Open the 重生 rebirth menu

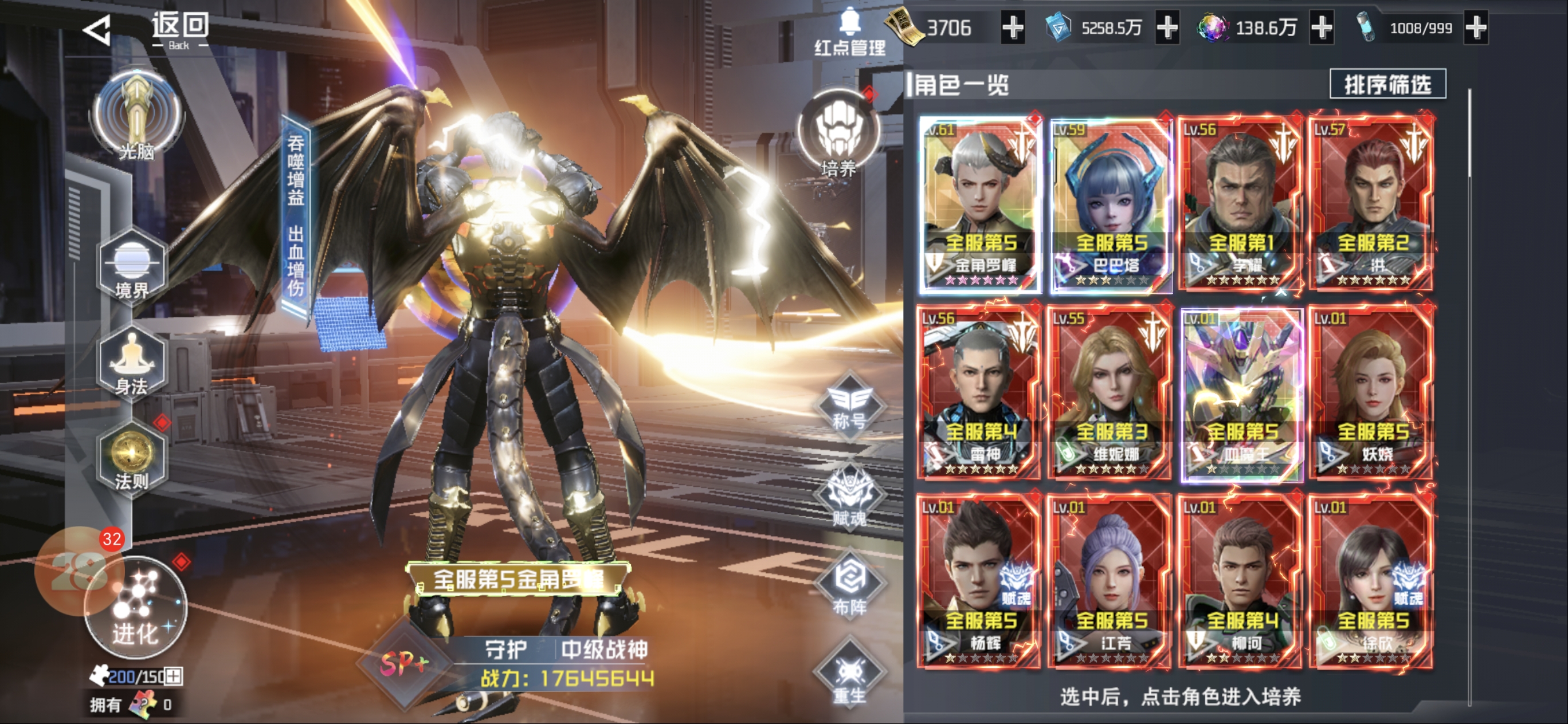(849, 675)
